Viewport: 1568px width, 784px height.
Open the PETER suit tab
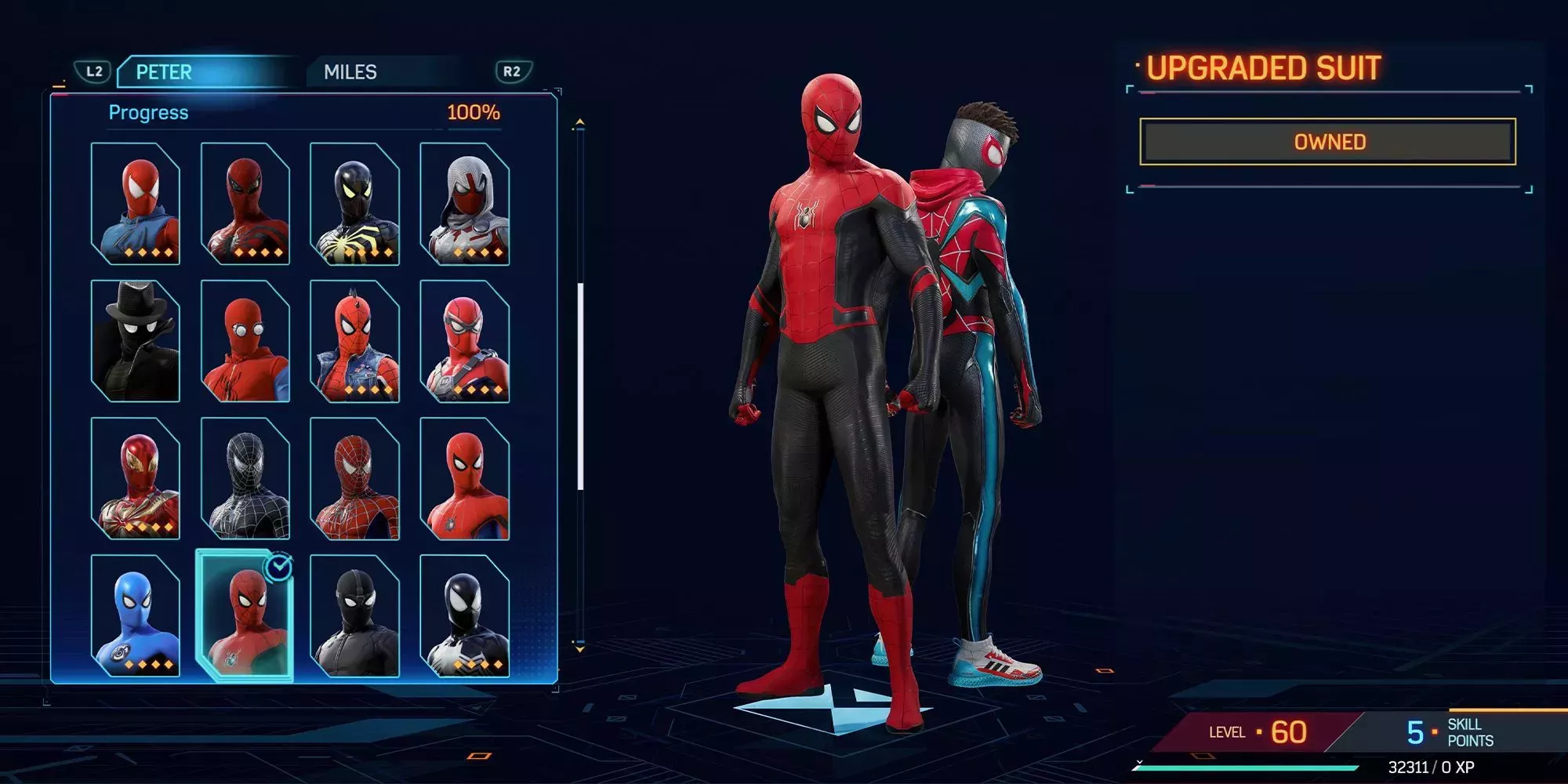(166, 72)
